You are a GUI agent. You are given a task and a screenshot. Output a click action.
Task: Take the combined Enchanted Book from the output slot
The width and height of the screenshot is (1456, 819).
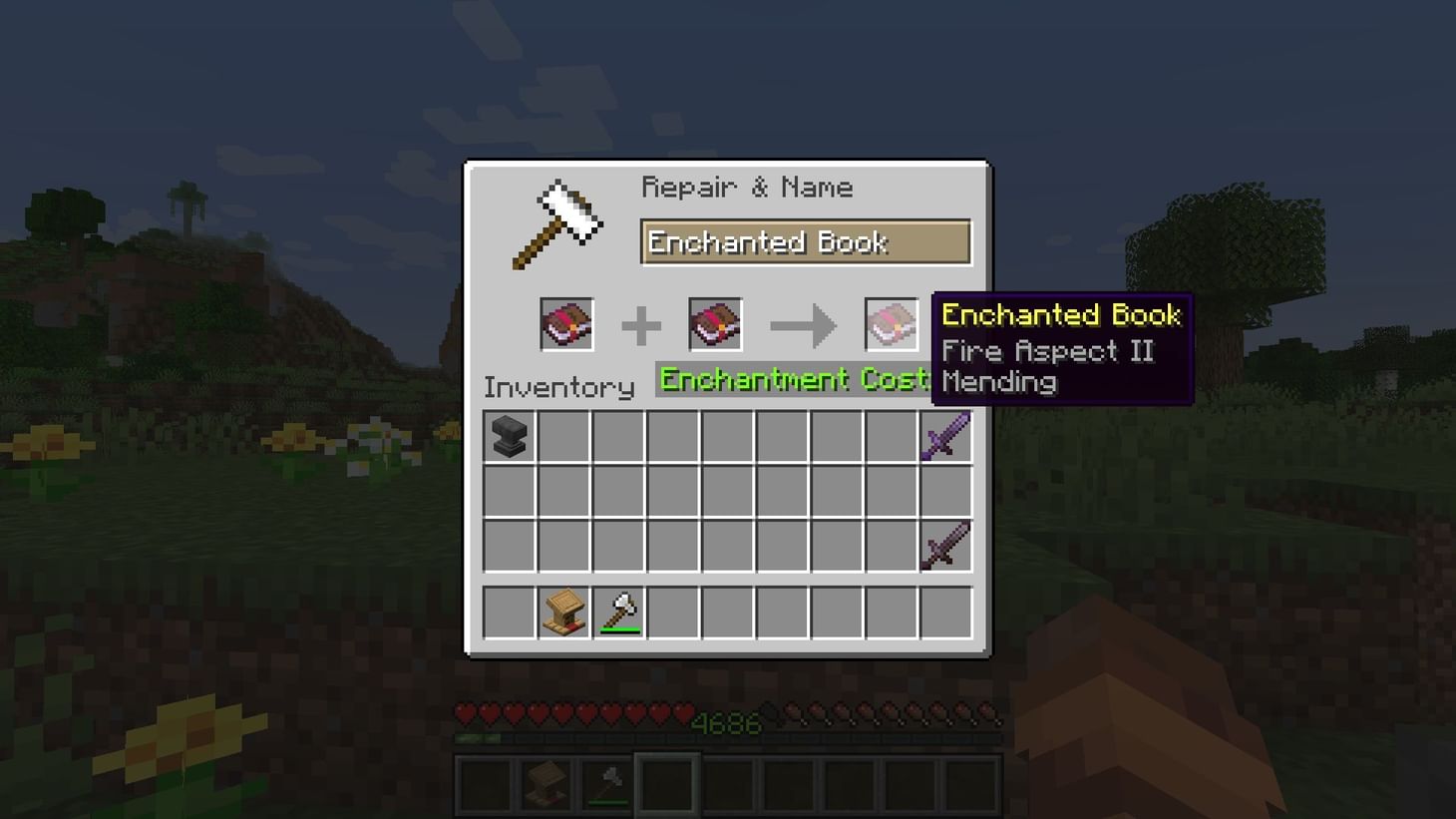click(891, 323)
